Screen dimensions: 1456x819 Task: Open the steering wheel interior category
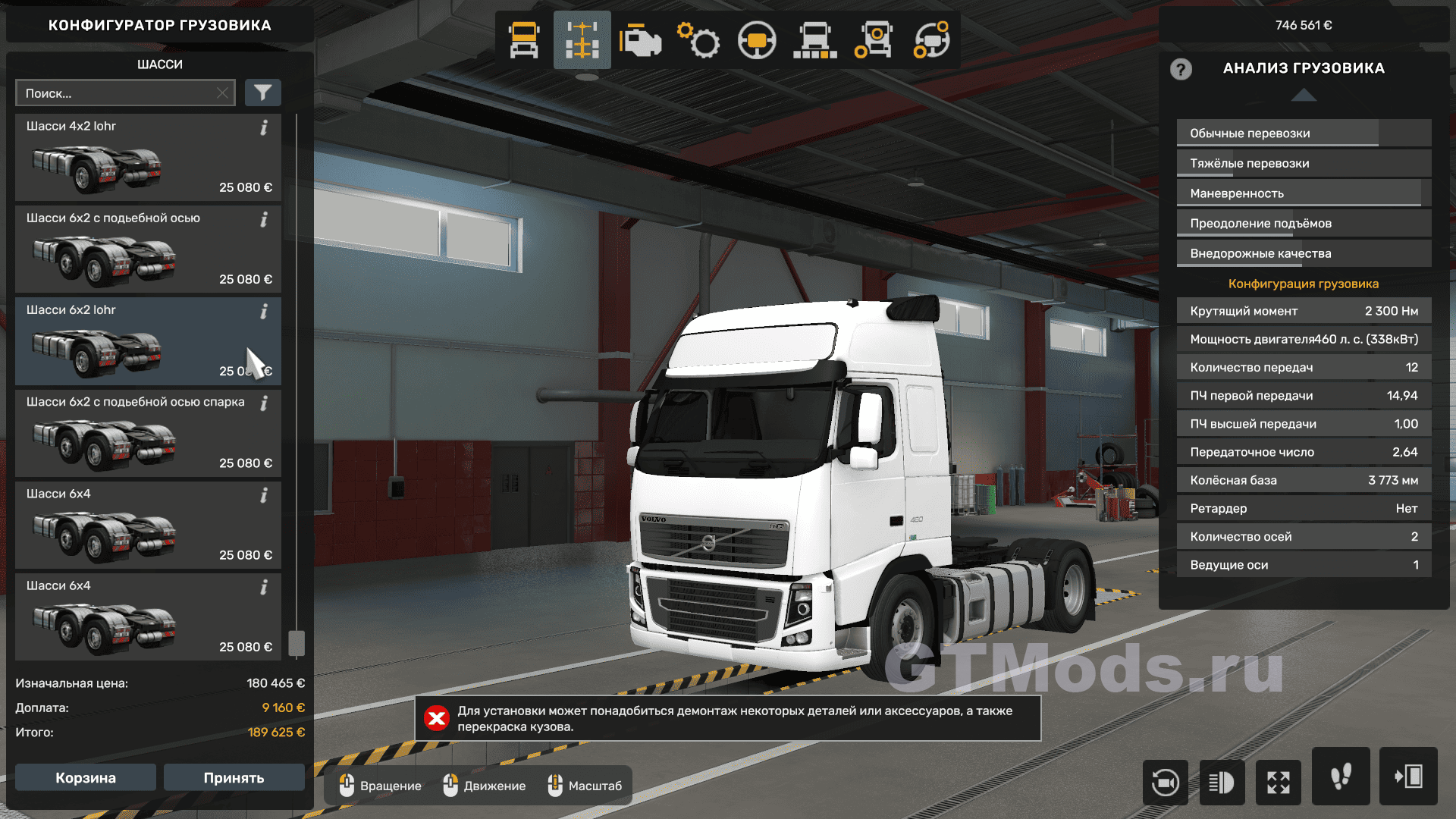[756, 40]
